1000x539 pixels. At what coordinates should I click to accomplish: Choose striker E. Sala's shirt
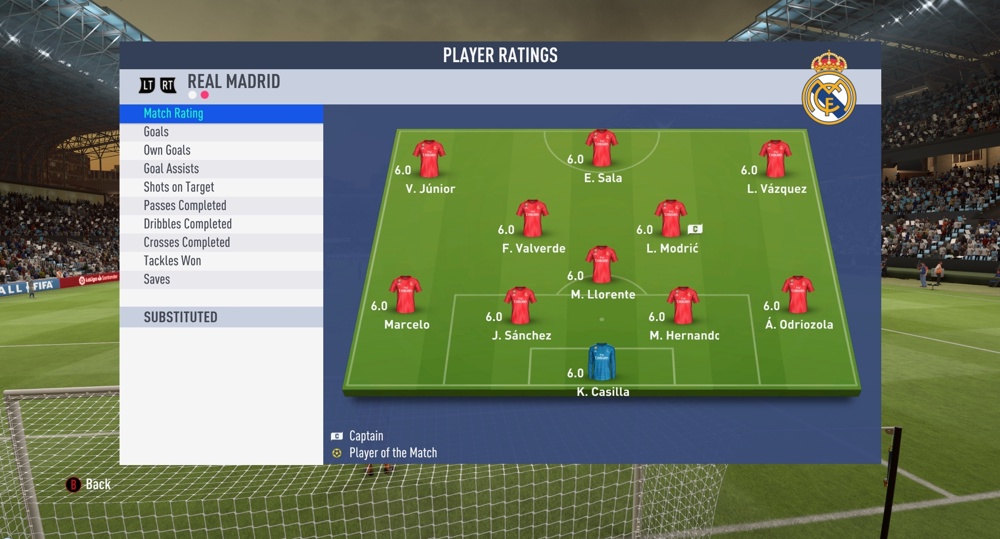pyautogui.click(x=602, y=148)
